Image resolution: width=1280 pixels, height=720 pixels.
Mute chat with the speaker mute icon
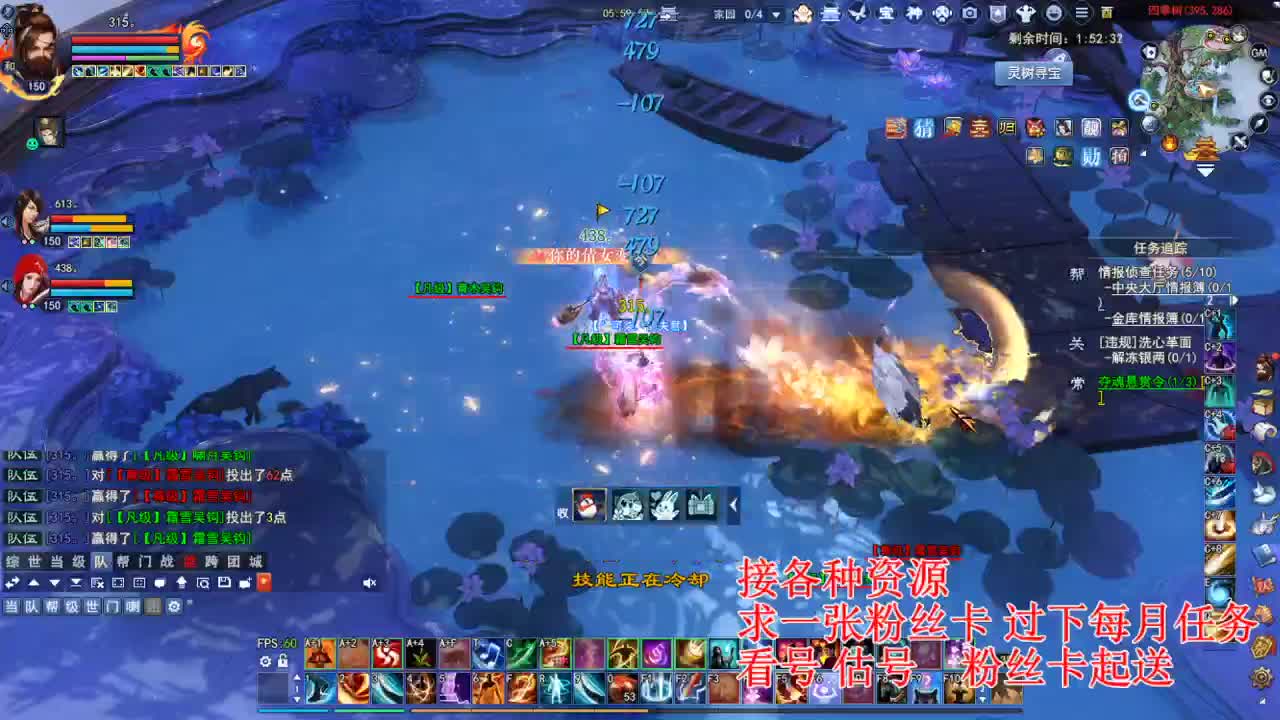(x=370, y=583)
